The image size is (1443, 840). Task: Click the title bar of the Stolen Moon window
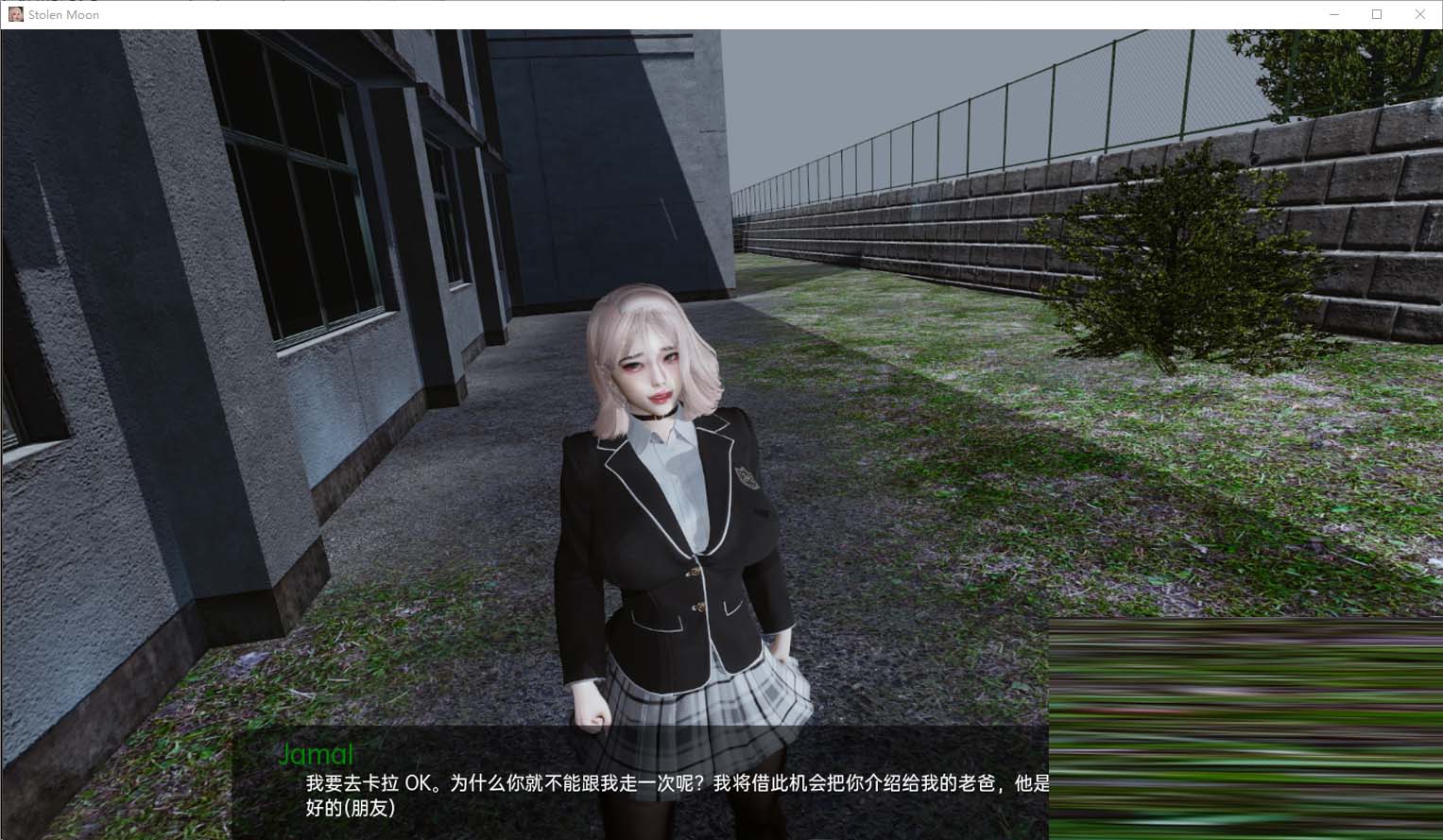point(661,14)
